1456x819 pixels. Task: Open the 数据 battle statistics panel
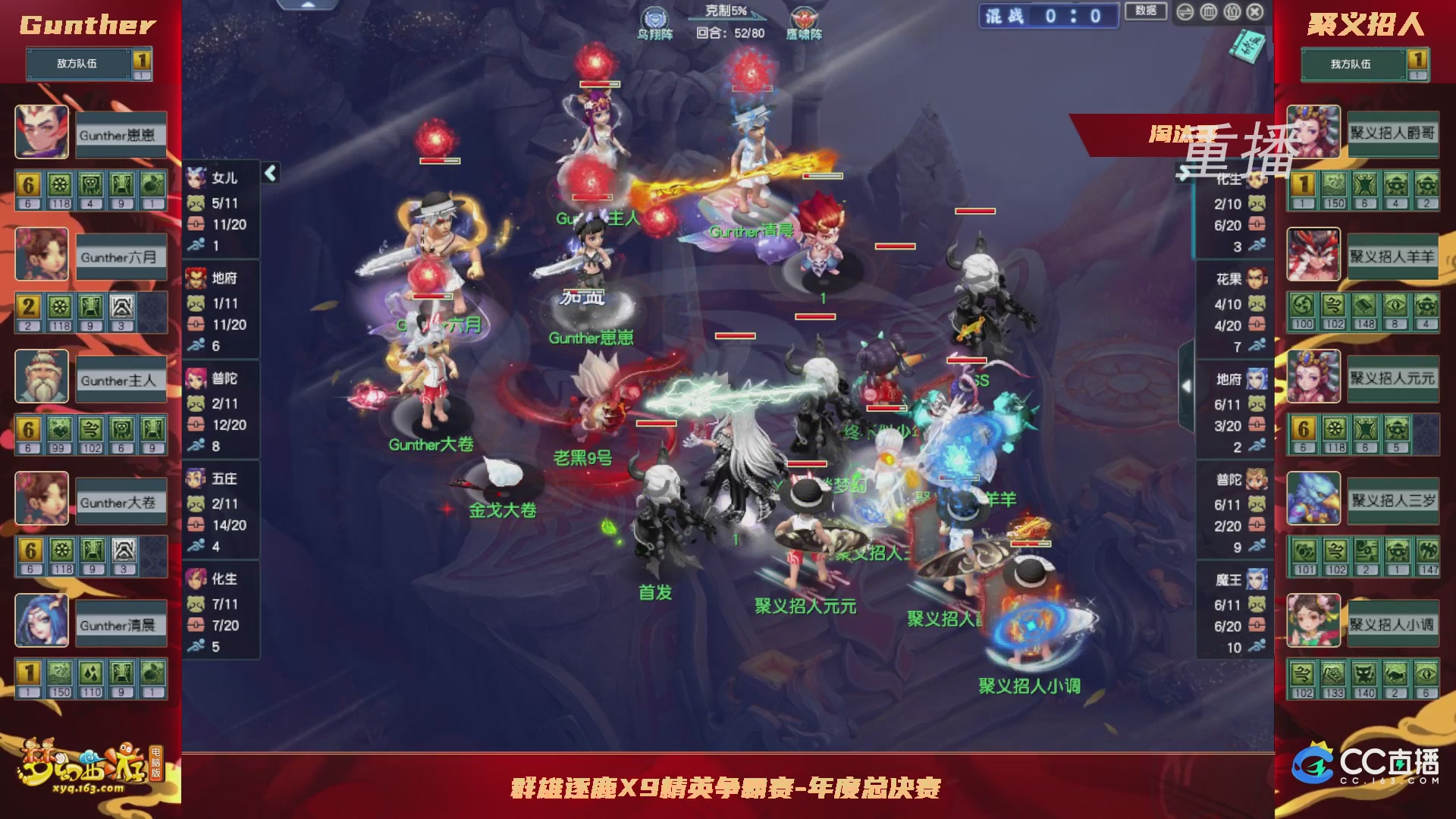coord(1145,12)
